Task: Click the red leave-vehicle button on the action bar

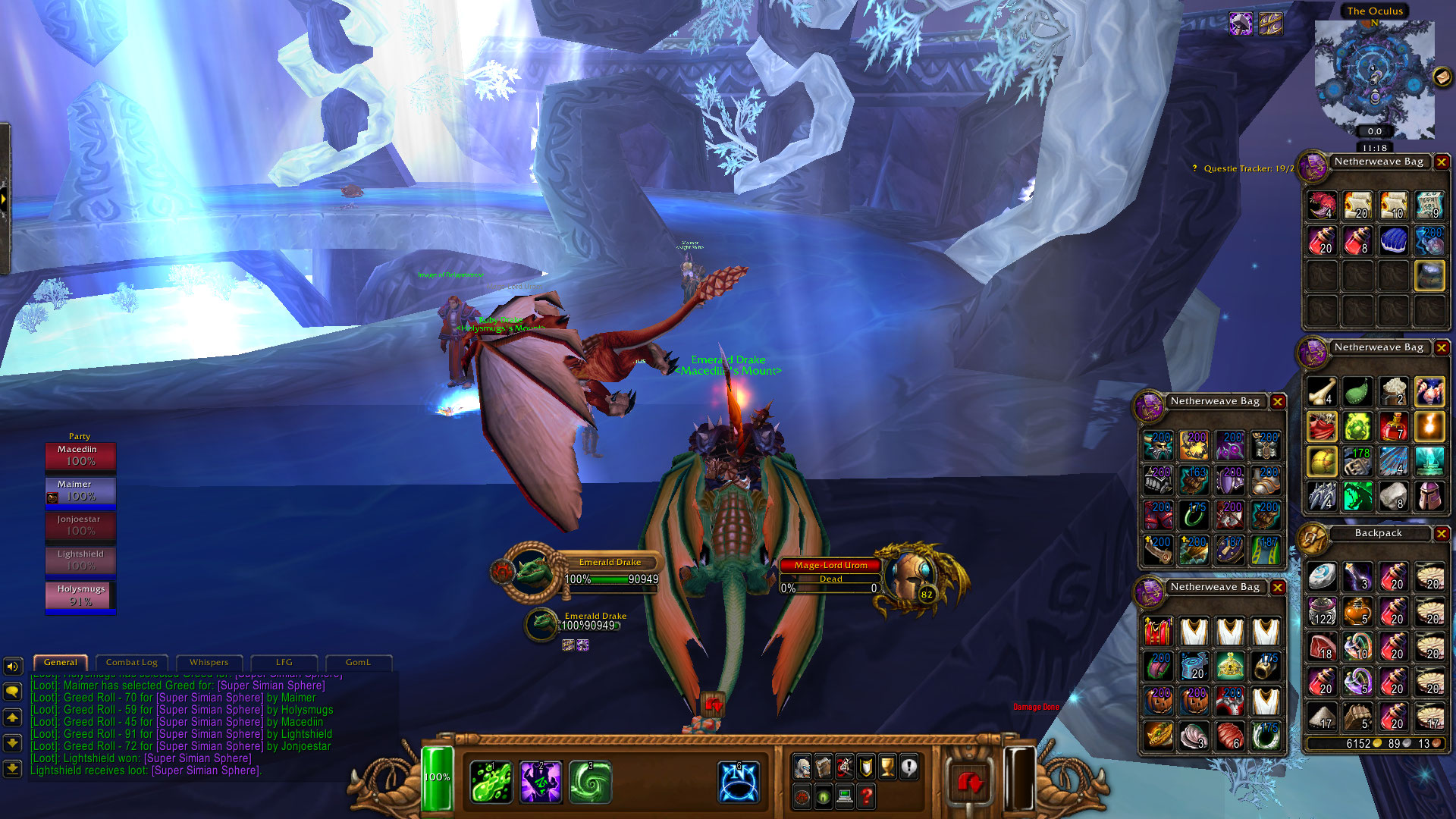Action: (969, 782)
